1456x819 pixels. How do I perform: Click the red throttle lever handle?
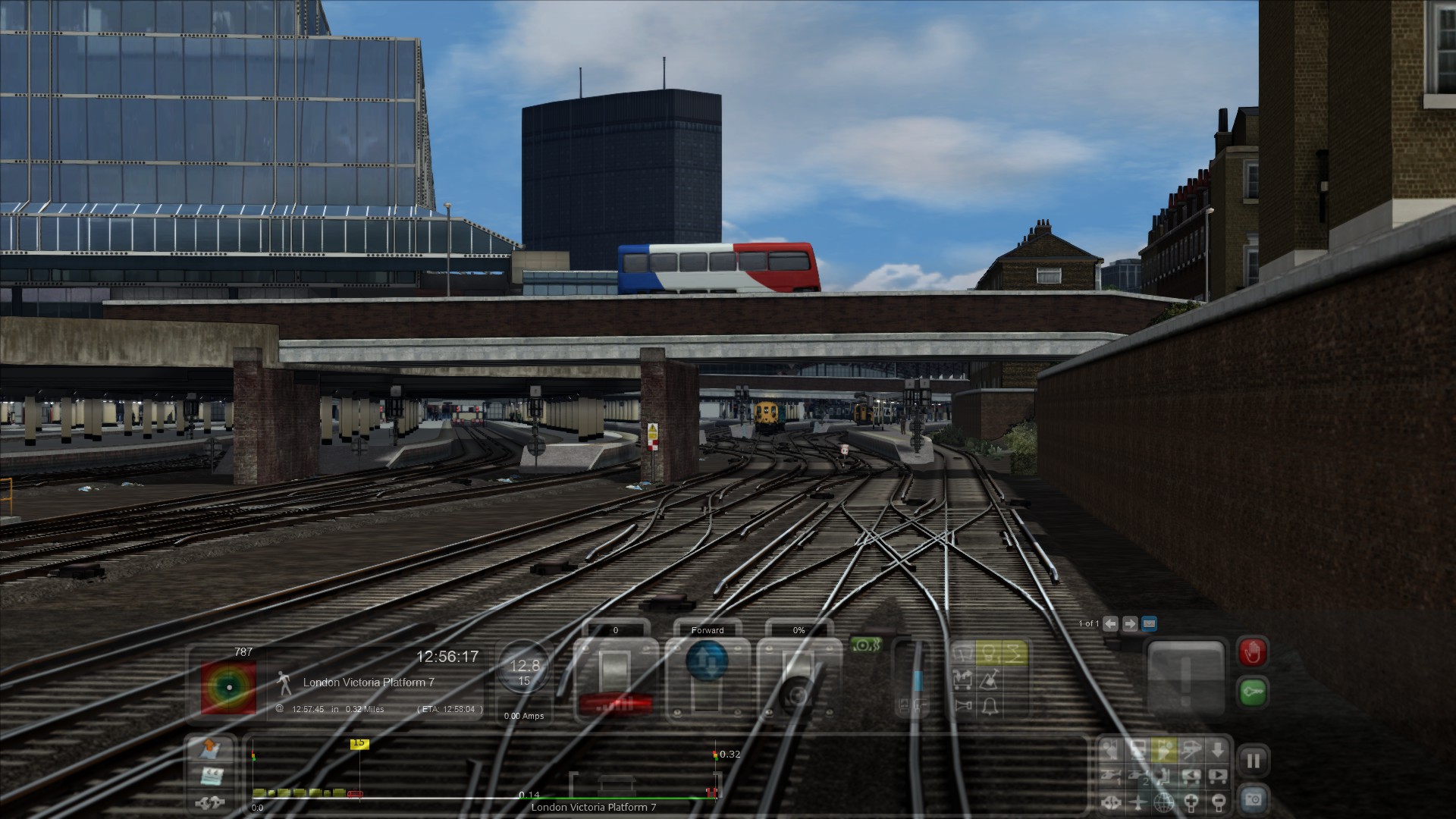pyautogui.click(x=615, y=704)
